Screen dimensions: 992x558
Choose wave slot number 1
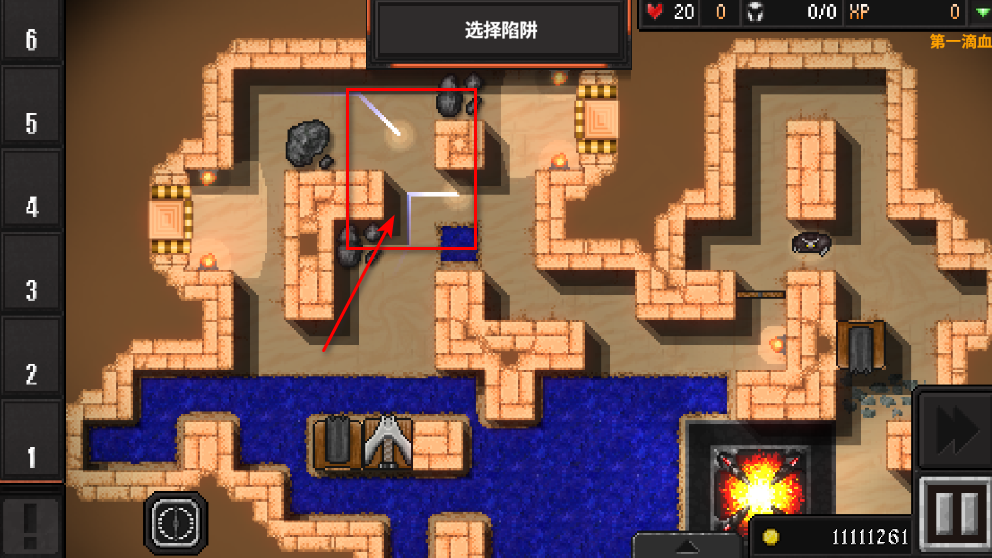[x=31, y=458]
